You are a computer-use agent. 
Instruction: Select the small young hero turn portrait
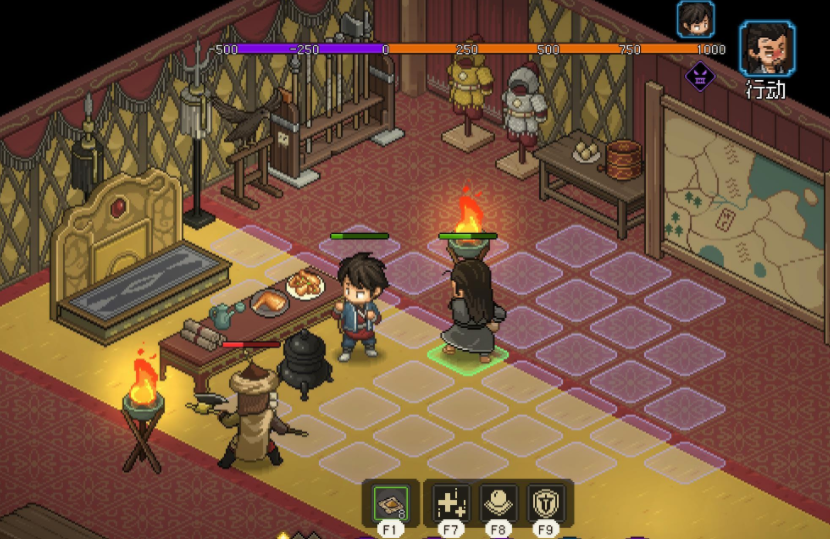(x=695, y=19)
